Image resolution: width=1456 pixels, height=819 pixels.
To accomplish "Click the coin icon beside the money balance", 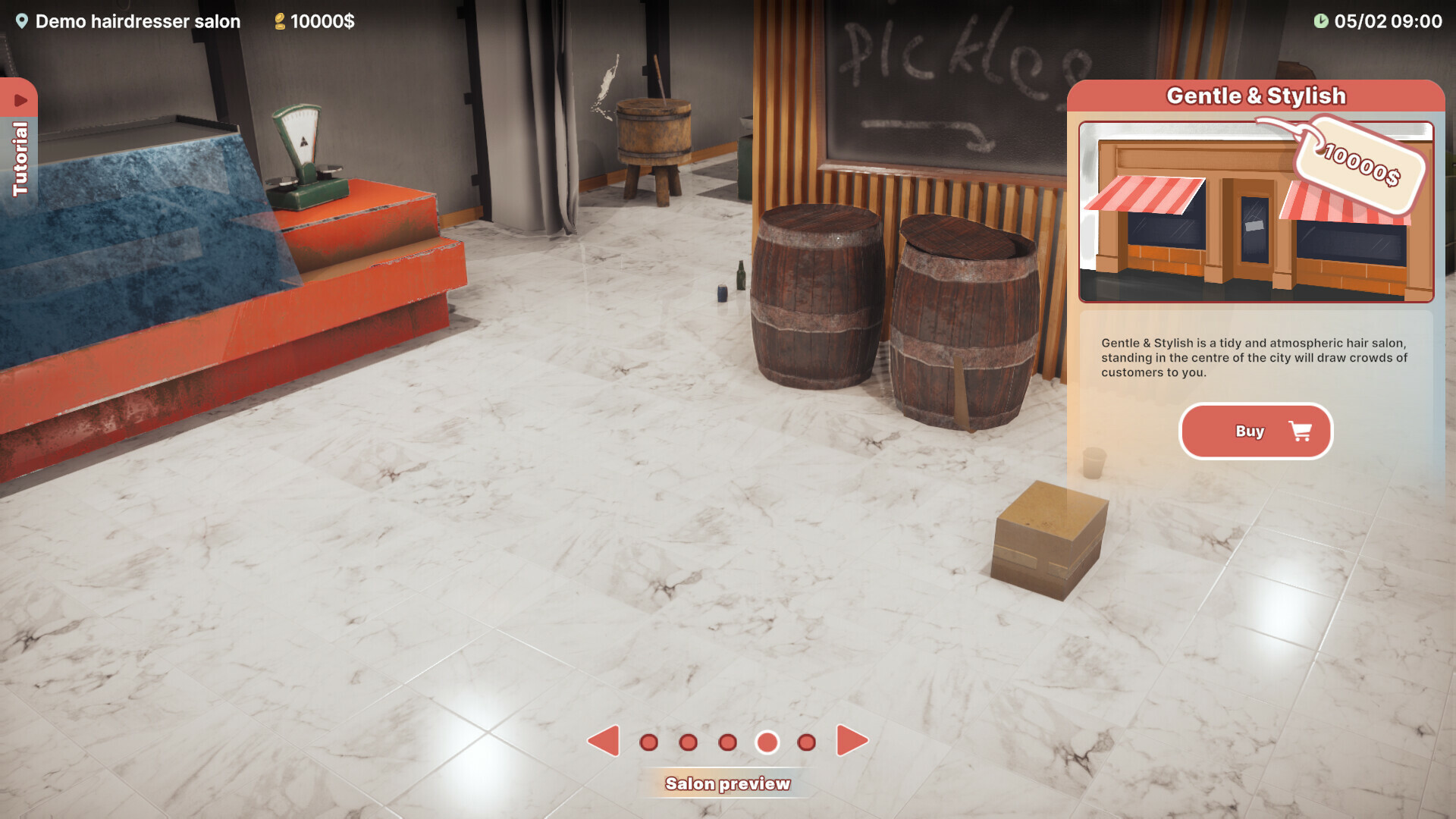I will (279, 21).
